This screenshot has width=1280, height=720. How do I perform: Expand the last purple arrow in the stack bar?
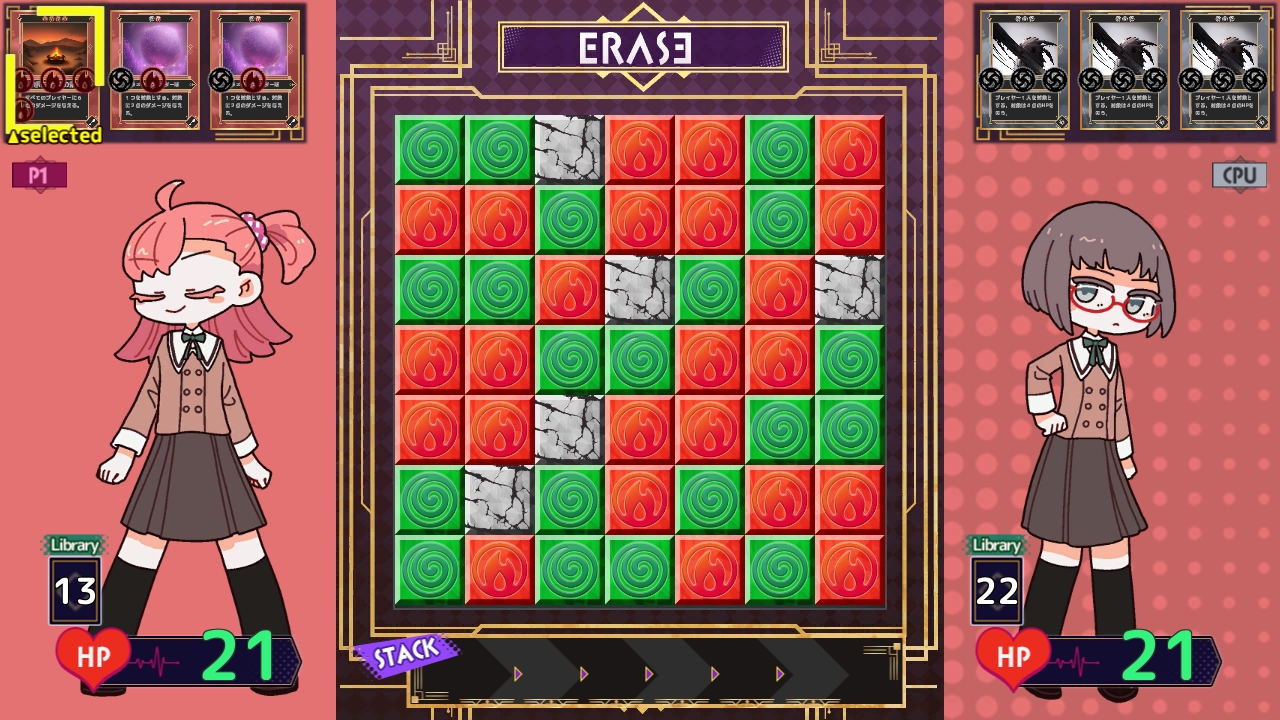click(779, 674)
